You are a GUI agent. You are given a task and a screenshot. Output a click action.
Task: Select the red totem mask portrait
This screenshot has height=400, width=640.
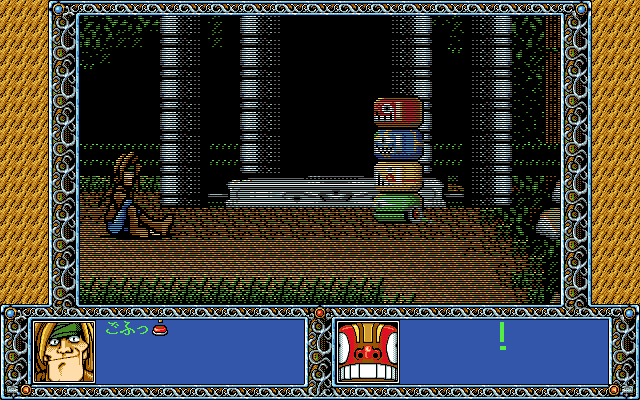368,352
